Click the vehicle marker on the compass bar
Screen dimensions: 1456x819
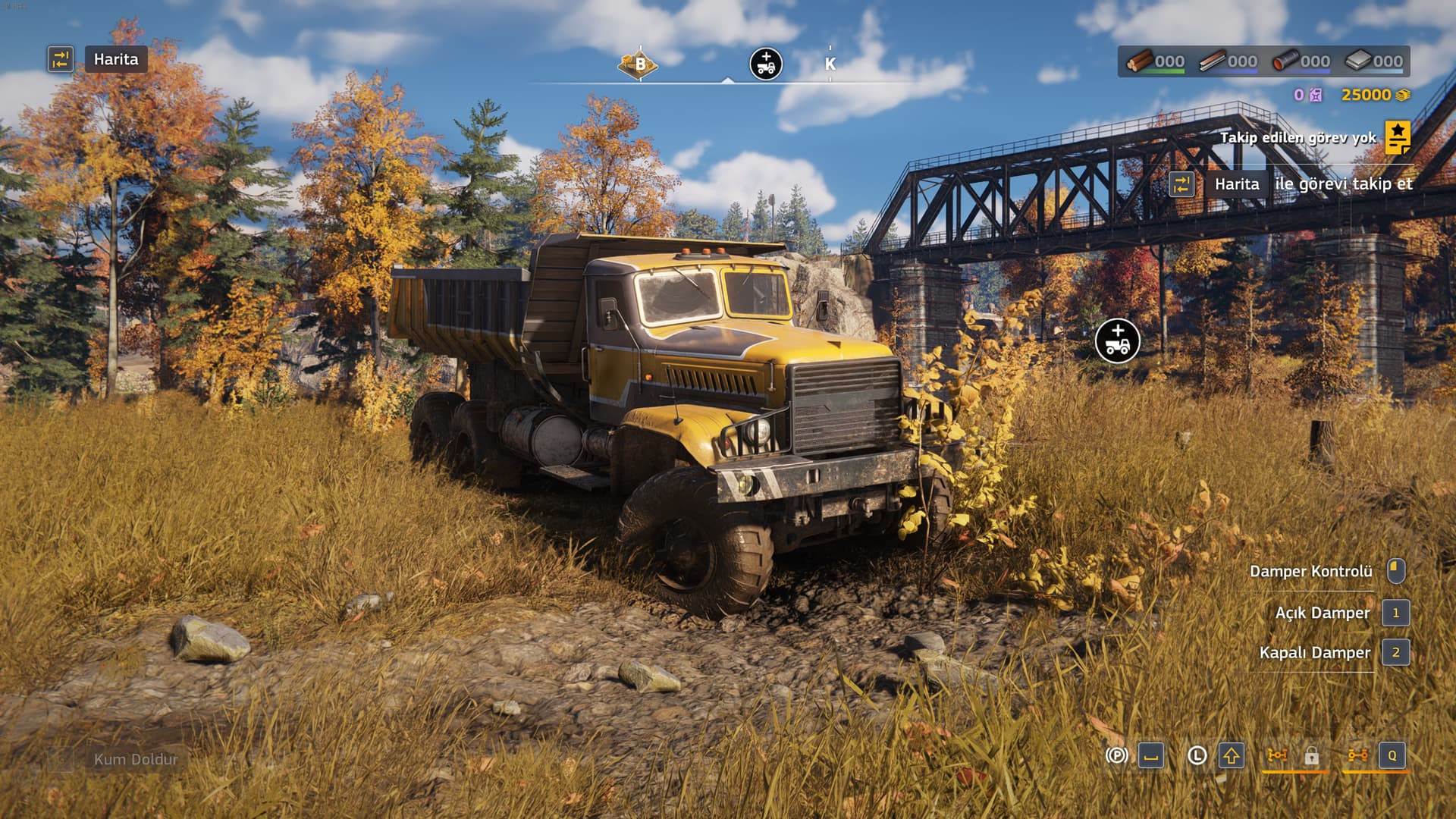click(766, 64)
